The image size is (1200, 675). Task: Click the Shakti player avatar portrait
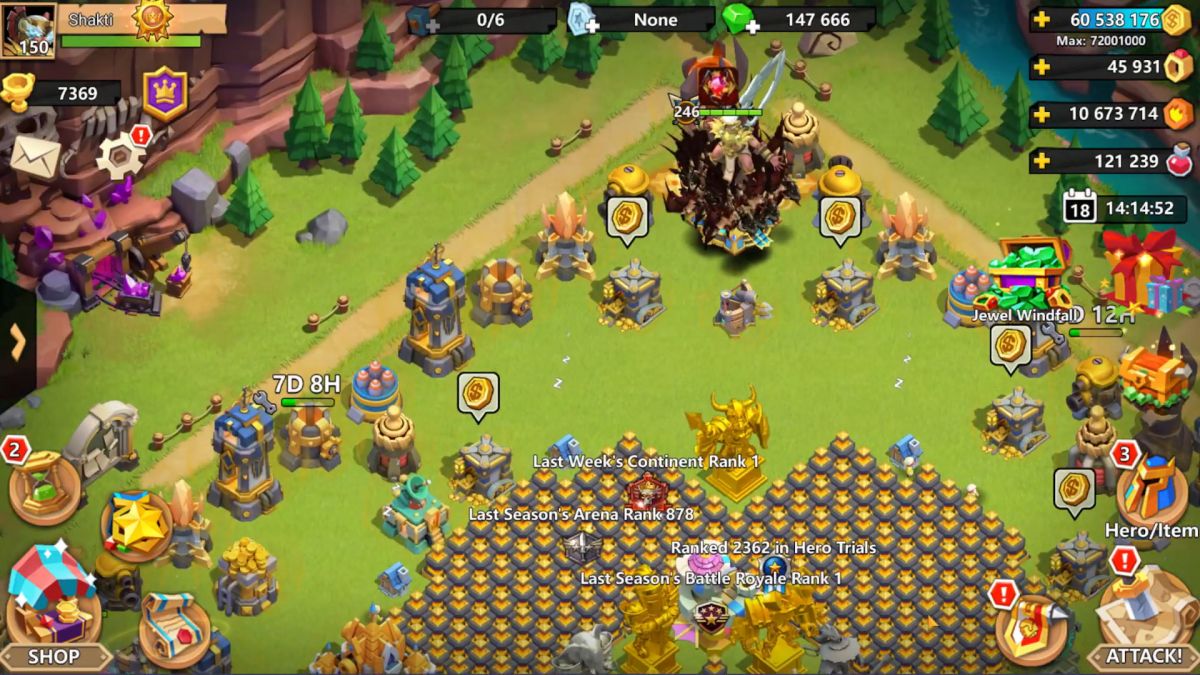(x=28, y=30)
